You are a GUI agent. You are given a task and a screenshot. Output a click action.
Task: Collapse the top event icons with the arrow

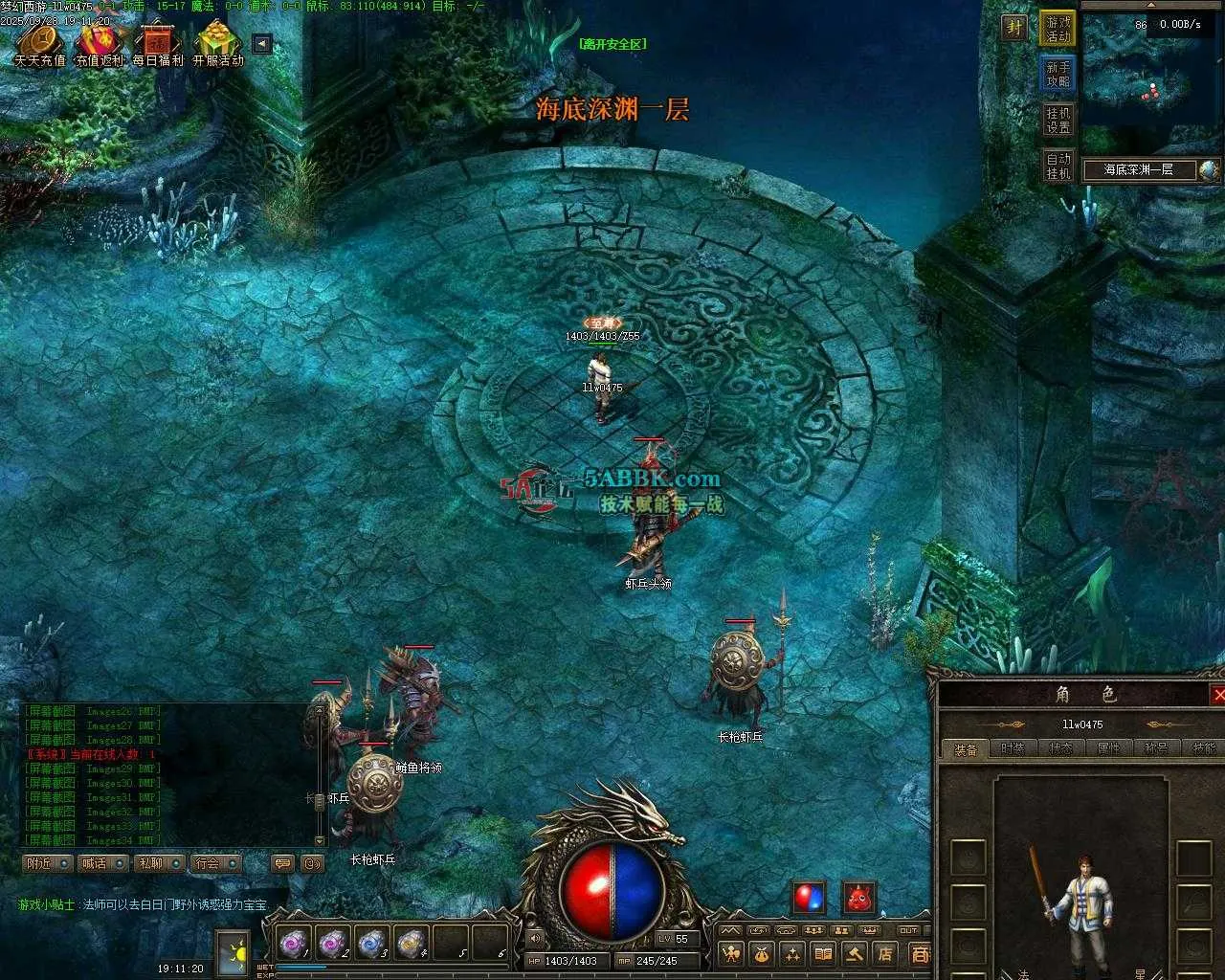(262, 44)
